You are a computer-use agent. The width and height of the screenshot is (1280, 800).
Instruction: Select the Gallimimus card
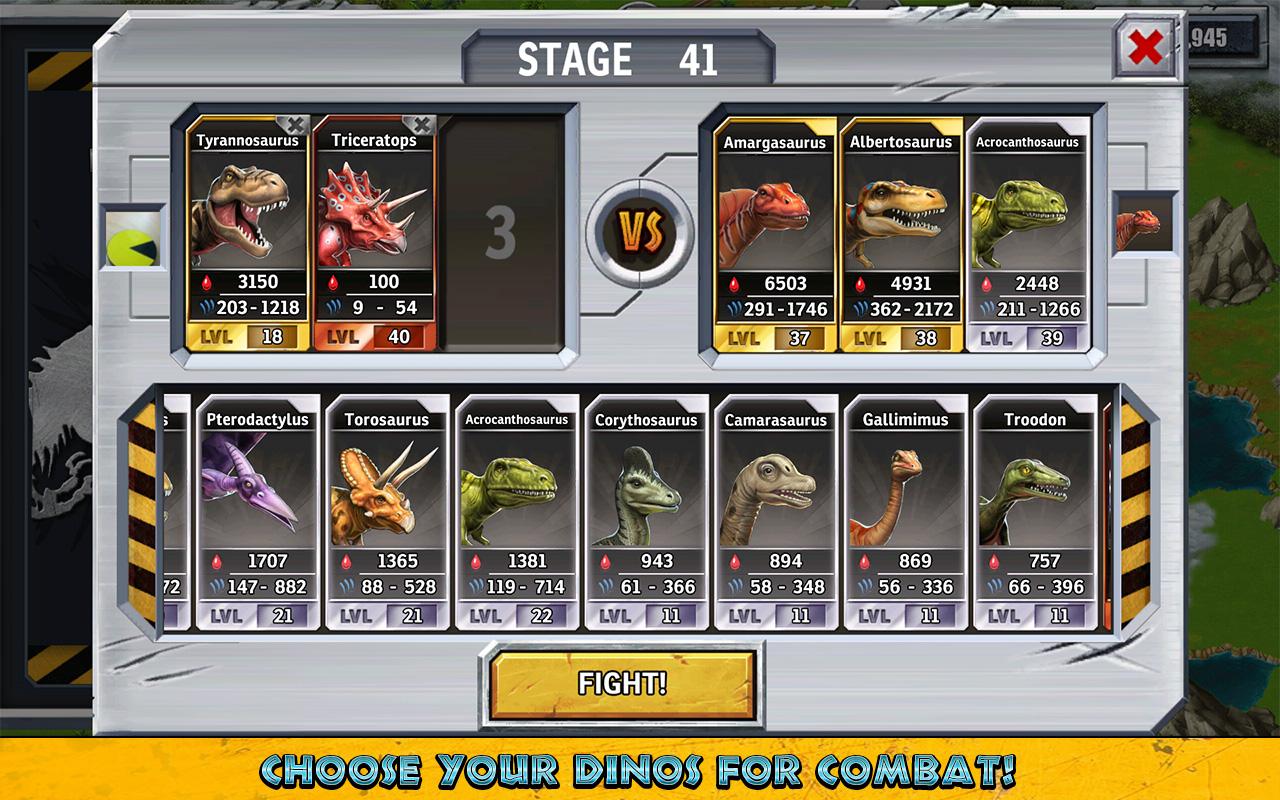tap(905, 511)
